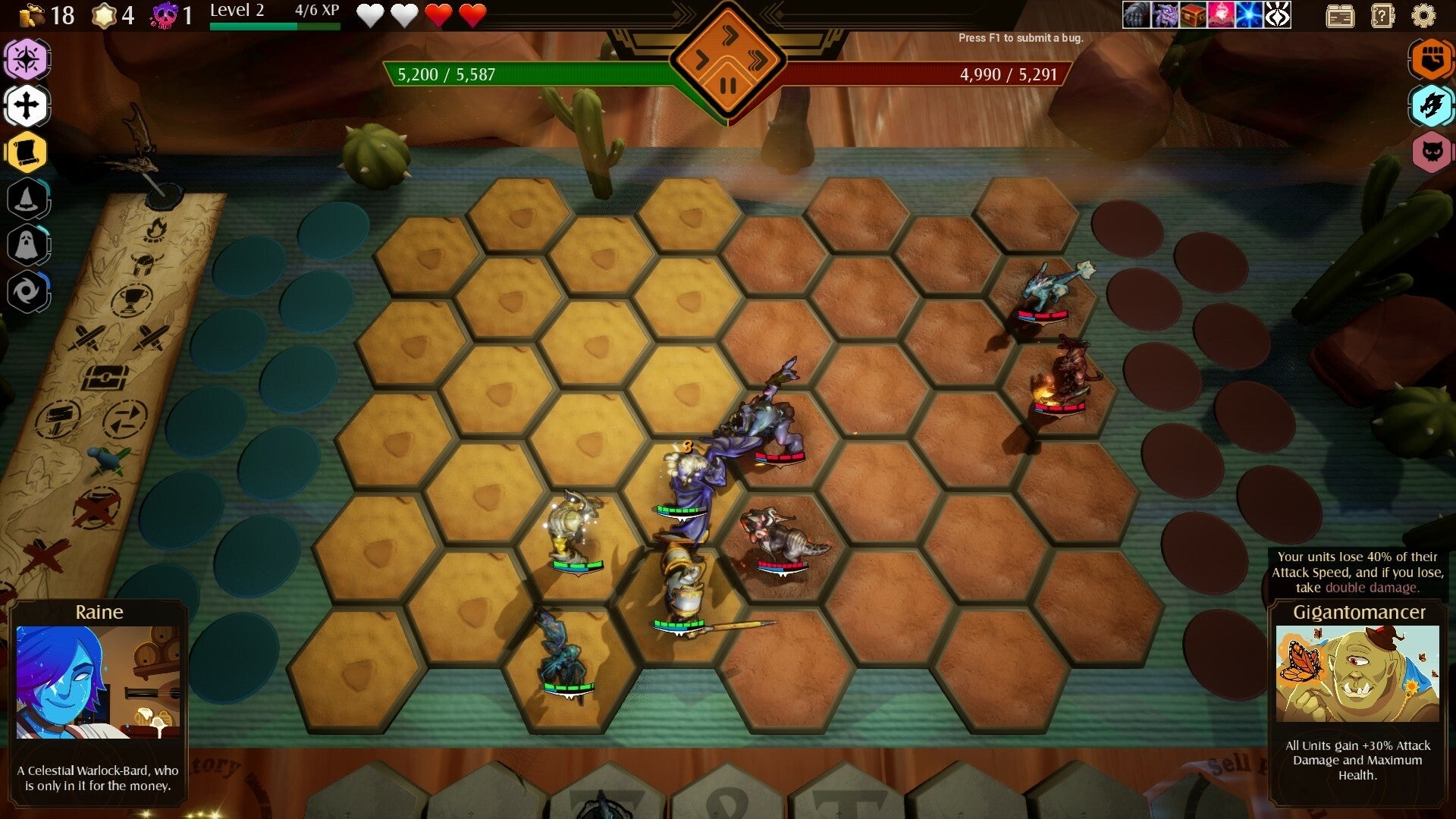The height and width of the screenshot is (819, 1456).
Task: Click the metal gauntlet item slot
Action: pyautogui.click(x=1134, y=15)
